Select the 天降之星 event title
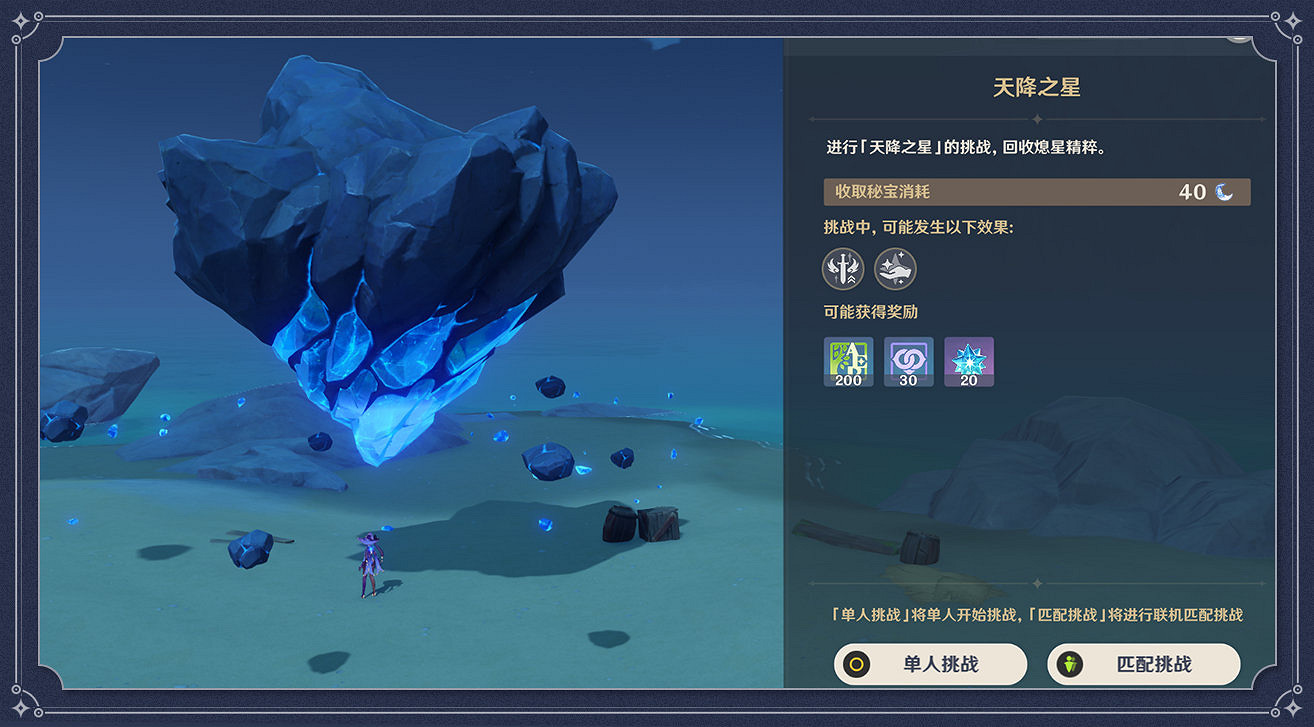This screenshot has width=1314, height=727. [x=1037, y=87]
